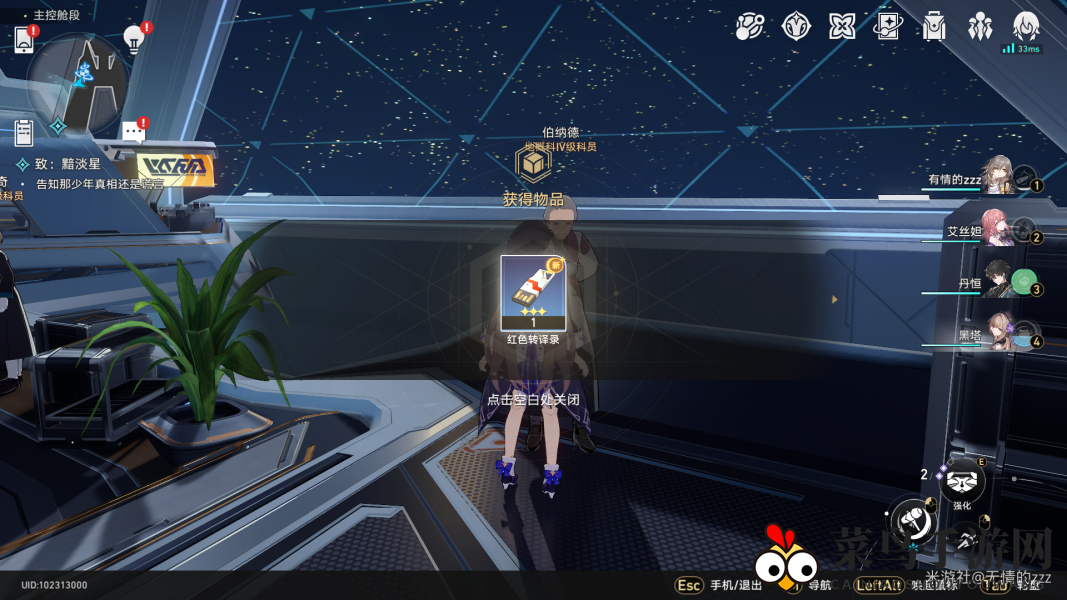Open the clipboard mission log icon
Image resolution: width=1067 pixels, height=600 pixels.
pos(25,131)
